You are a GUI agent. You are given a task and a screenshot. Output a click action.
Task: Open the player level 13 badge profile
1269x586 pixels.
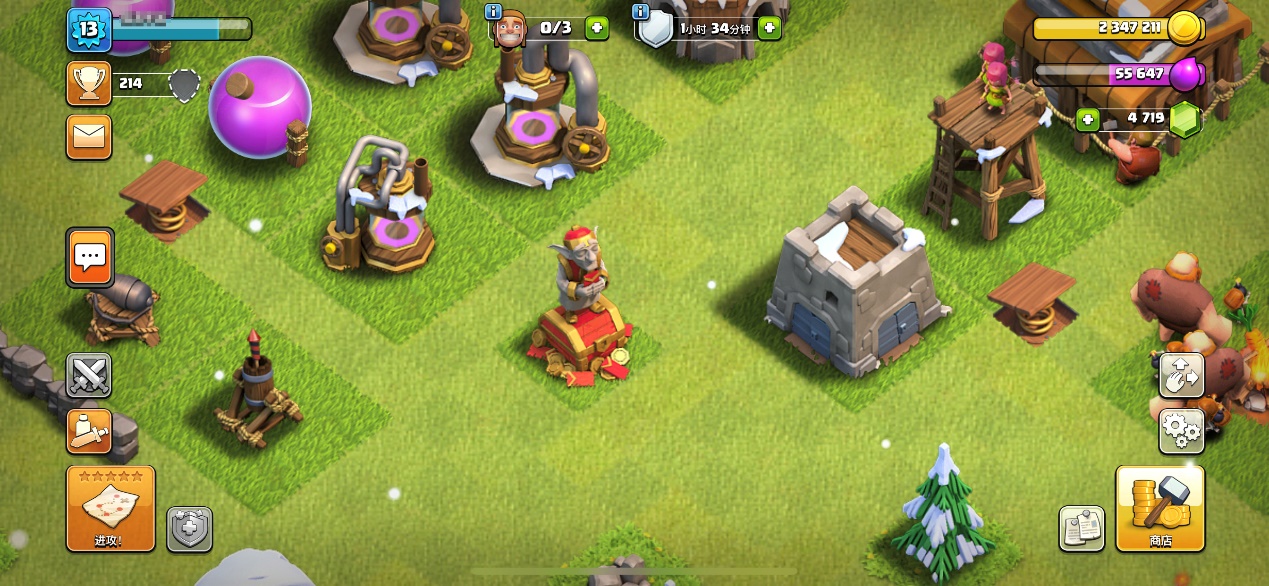[x=88, y=29]
